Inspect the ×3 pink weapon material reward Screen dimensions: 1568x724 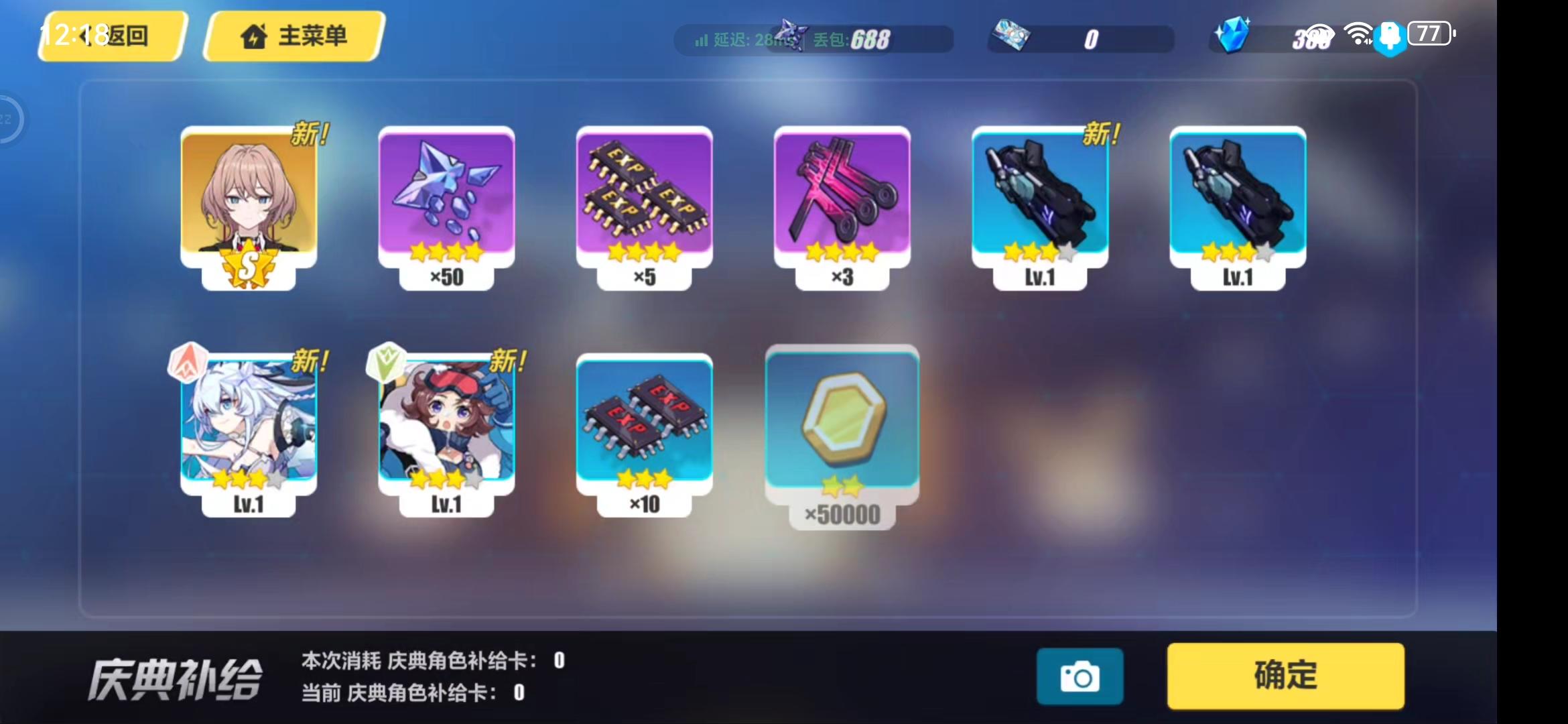[x=841, y=201]
